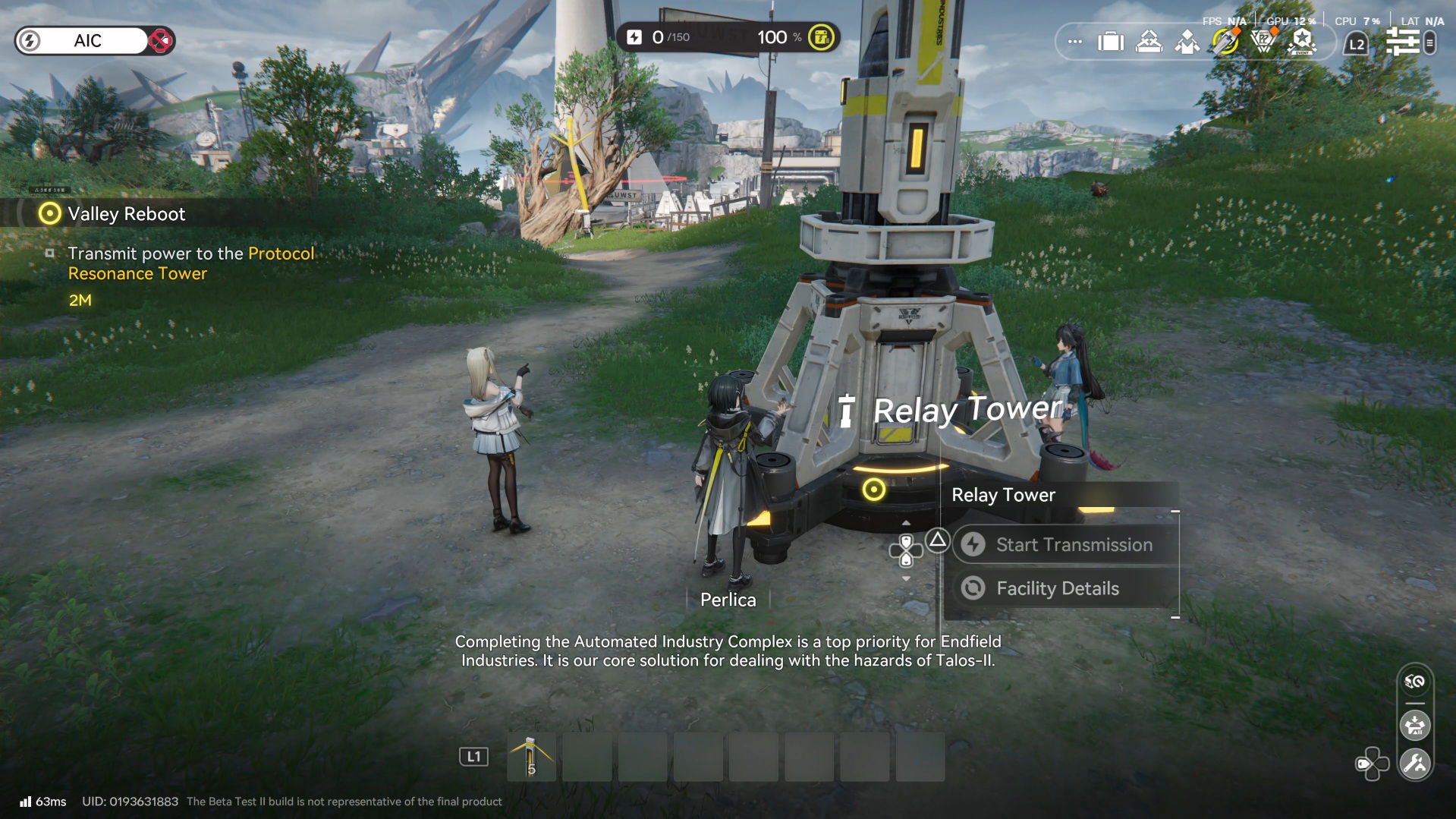Open the inventory briefcase icon
Viewport: 1456px width, 819px height.
coord(1110,43)
